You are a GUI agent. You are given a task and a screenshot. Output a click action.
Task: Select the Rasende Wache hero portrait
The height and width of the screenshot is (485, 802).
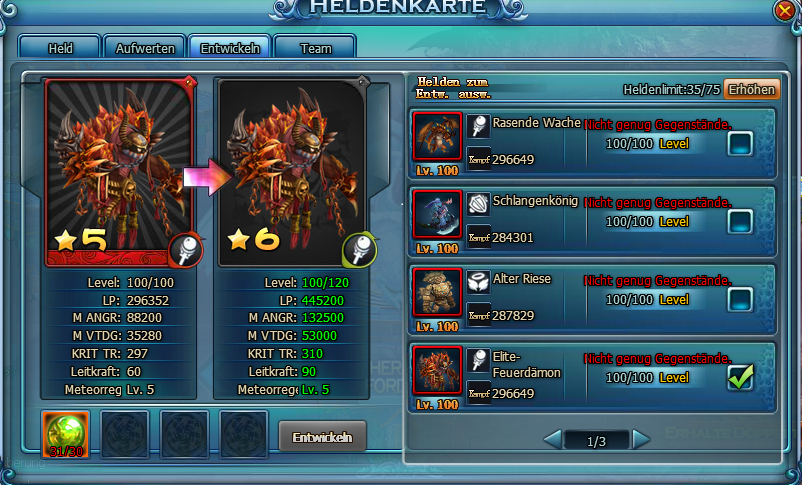pyautogui.click(x=437, y=137)
